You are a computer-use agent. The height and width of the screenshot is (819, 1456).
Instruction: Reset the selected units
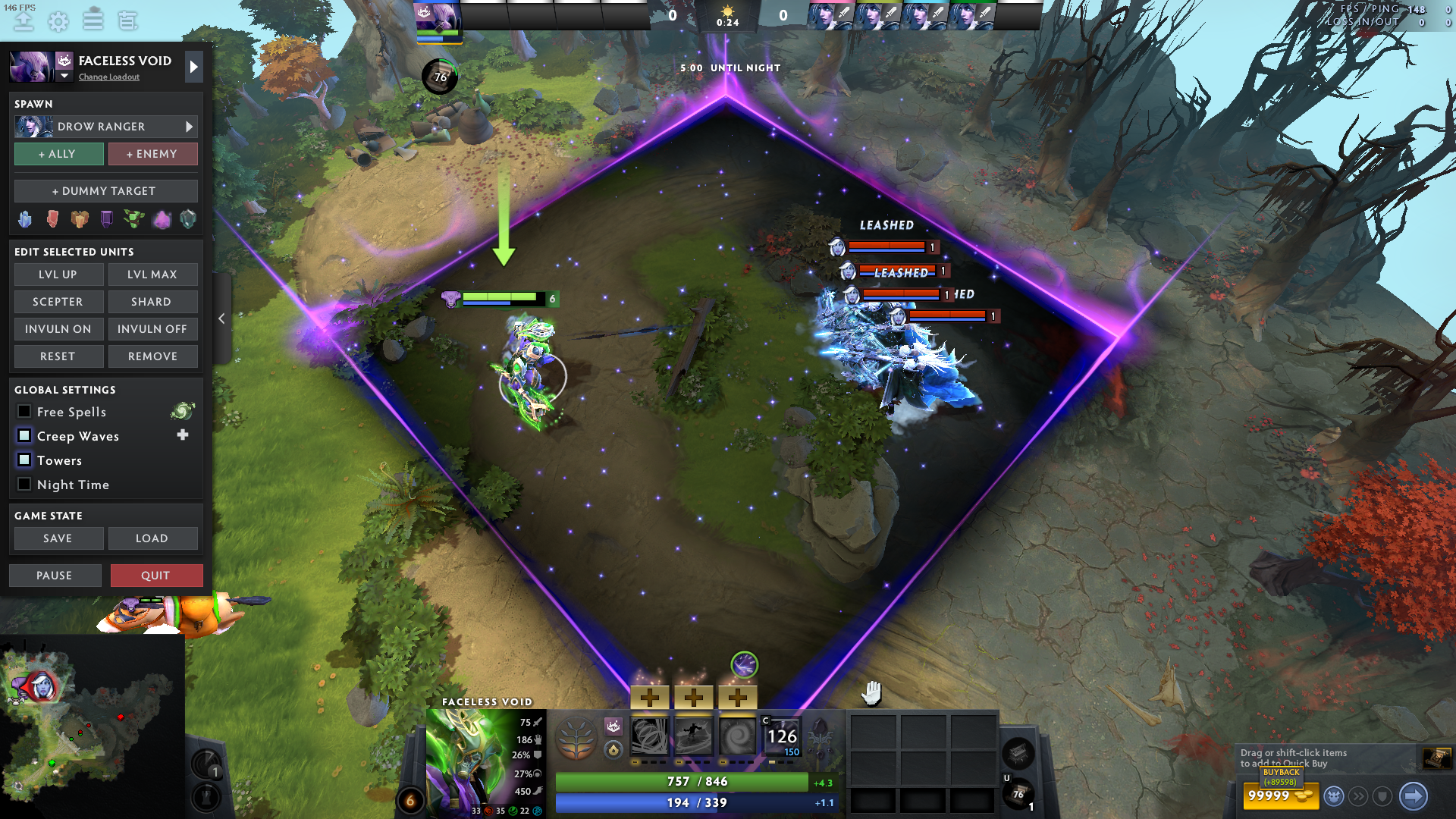[58, 356]
